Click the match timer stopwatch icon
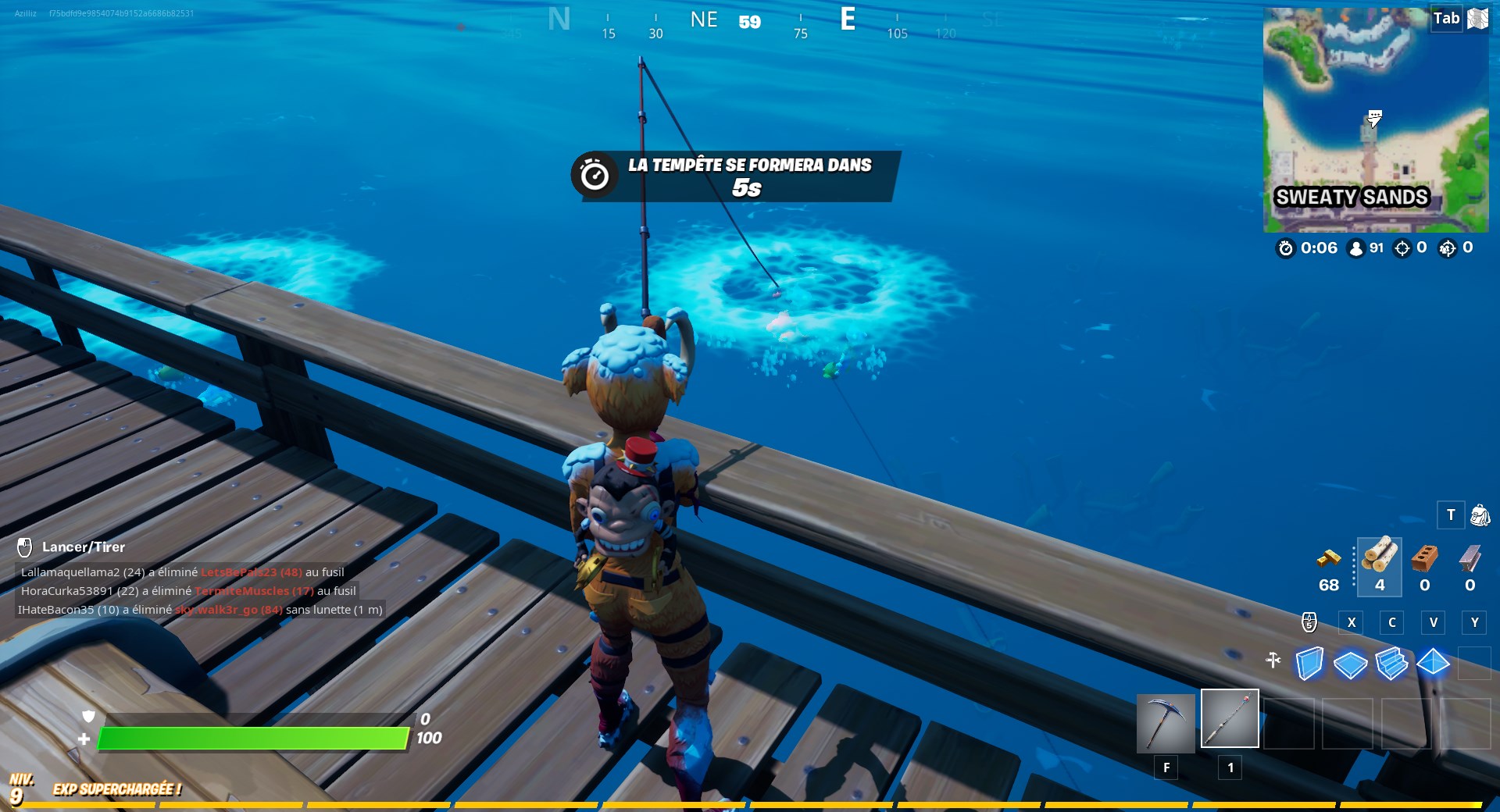Screen dimensions: 1500x812 tap(1286, 249)
